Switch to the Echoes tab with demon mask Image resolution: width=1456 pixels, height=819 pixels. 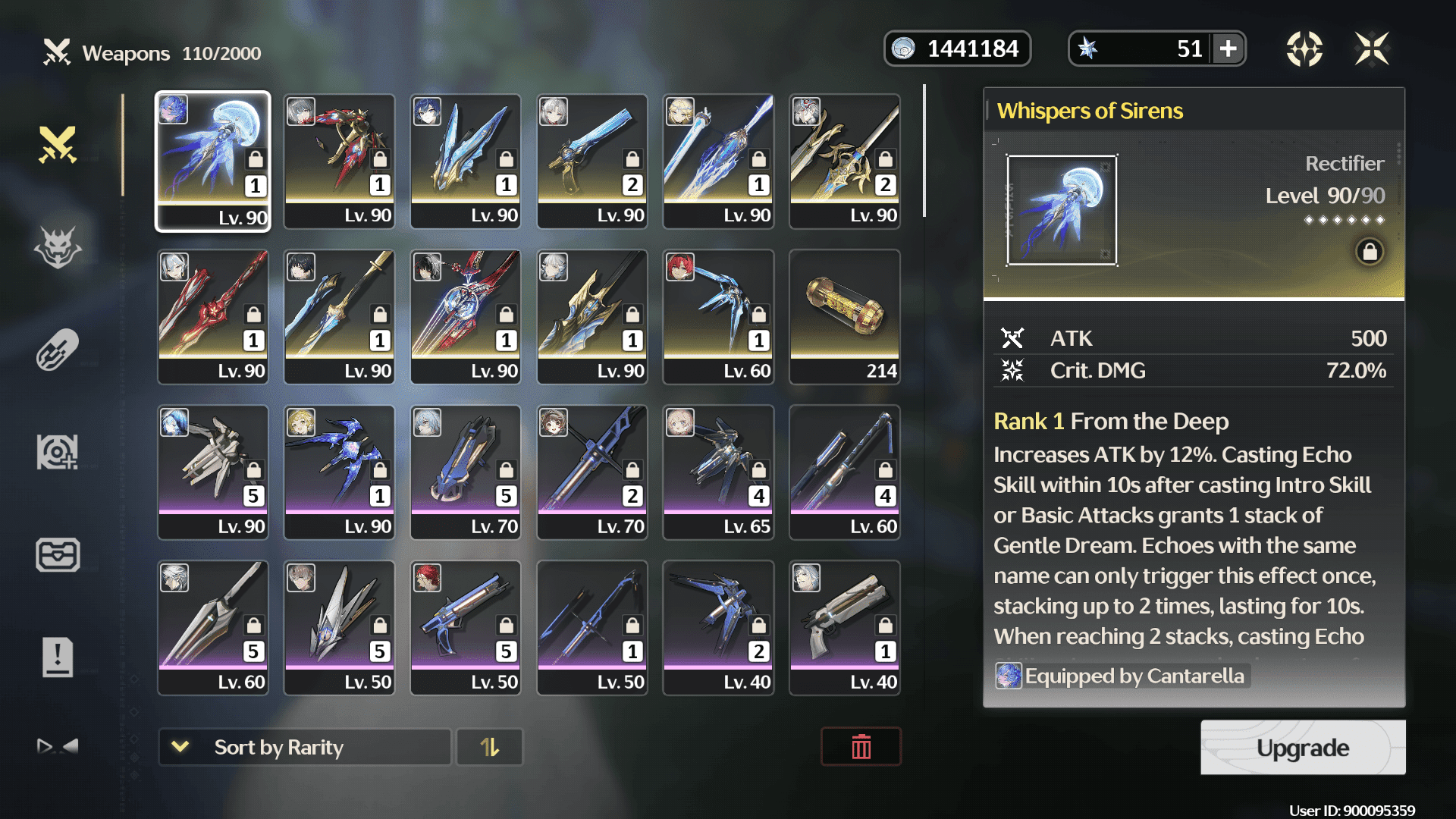(x=58, y=247)
